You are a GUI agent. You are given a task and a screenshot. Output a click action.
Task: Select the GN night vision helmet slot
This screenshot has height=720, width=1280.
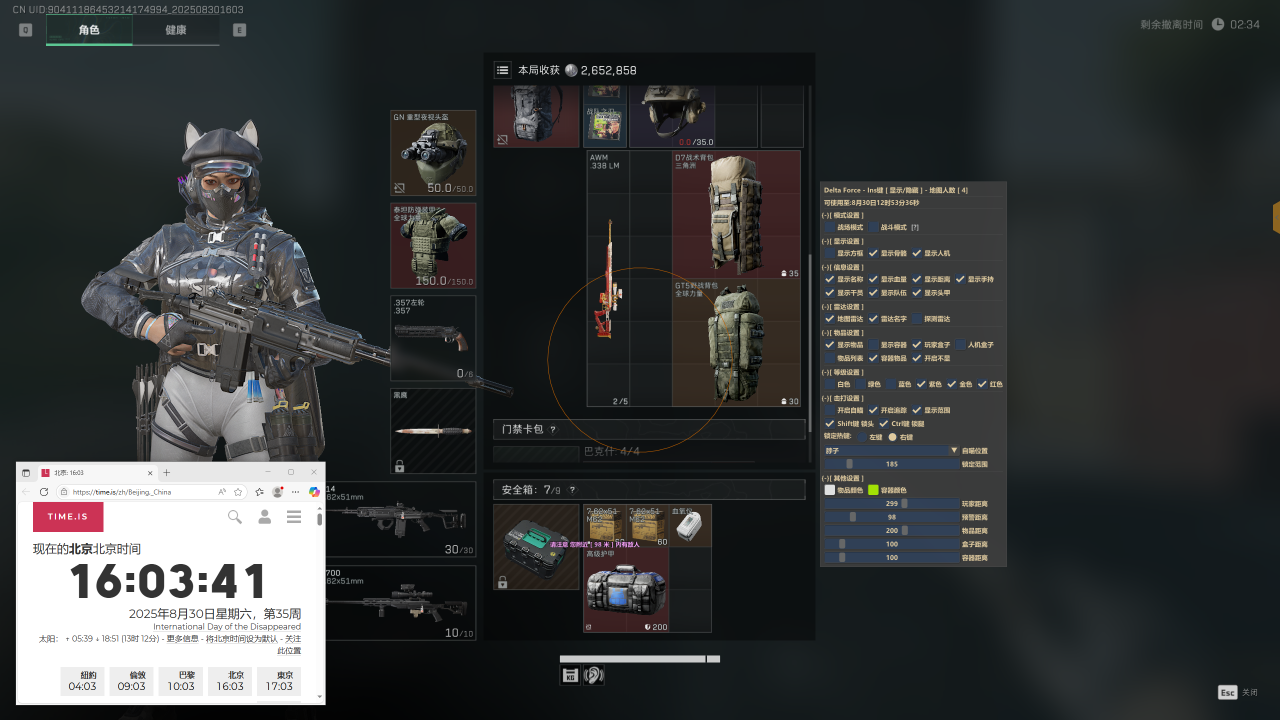tap(433, 153)
